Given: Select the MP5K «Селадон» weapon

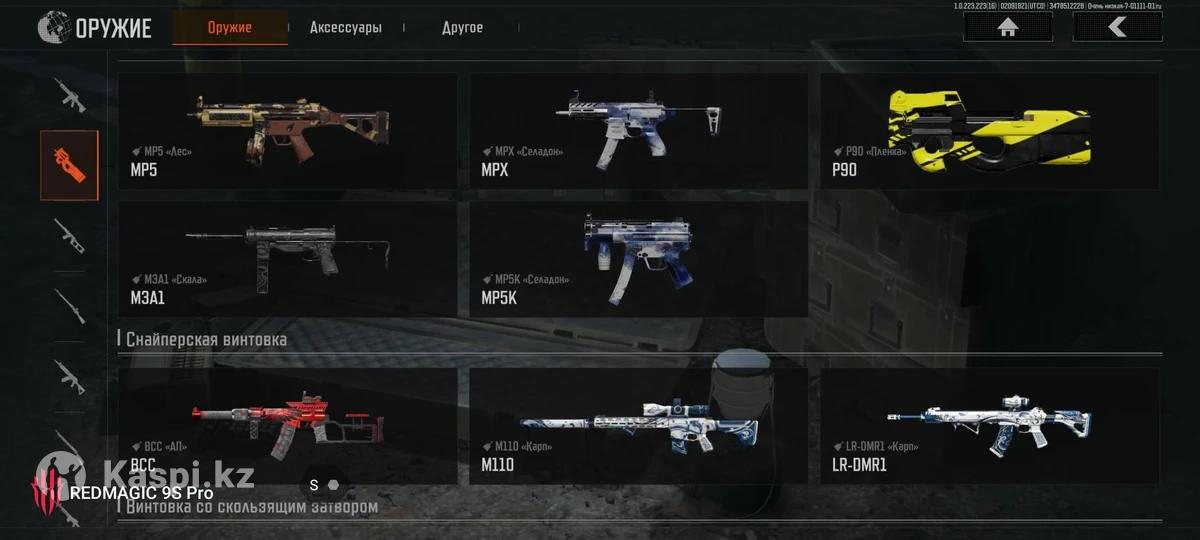Looking at the screenshot, I should tap(639, 259).
